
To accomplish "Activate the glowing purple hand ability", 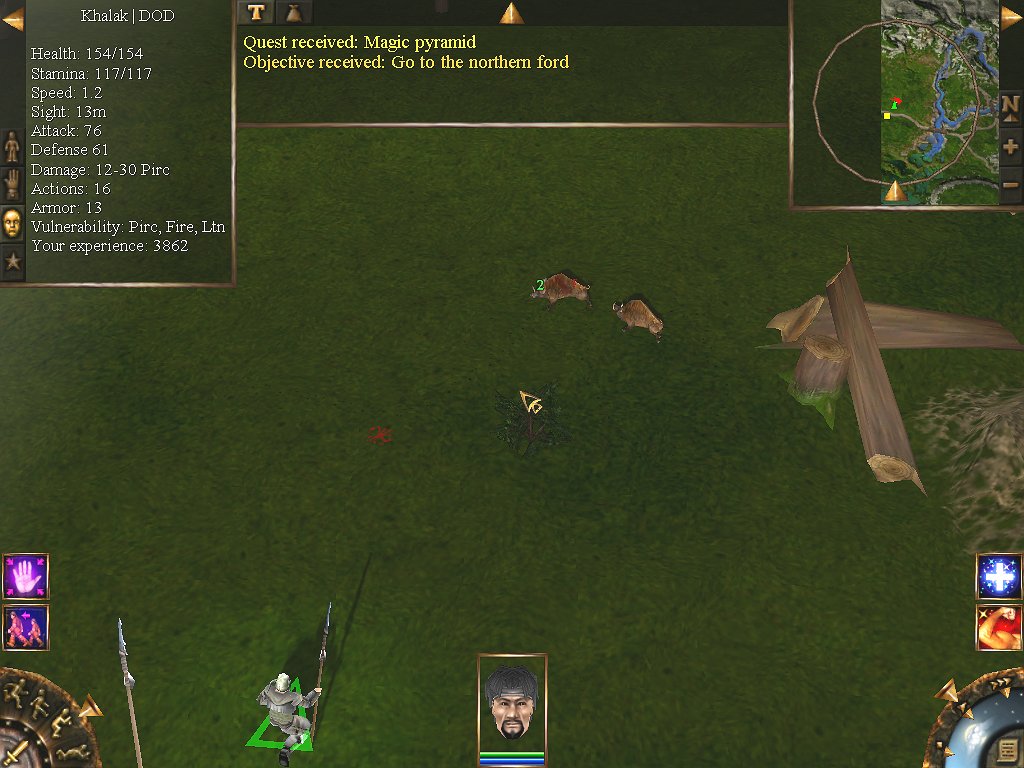I will [x=25, y=577].
